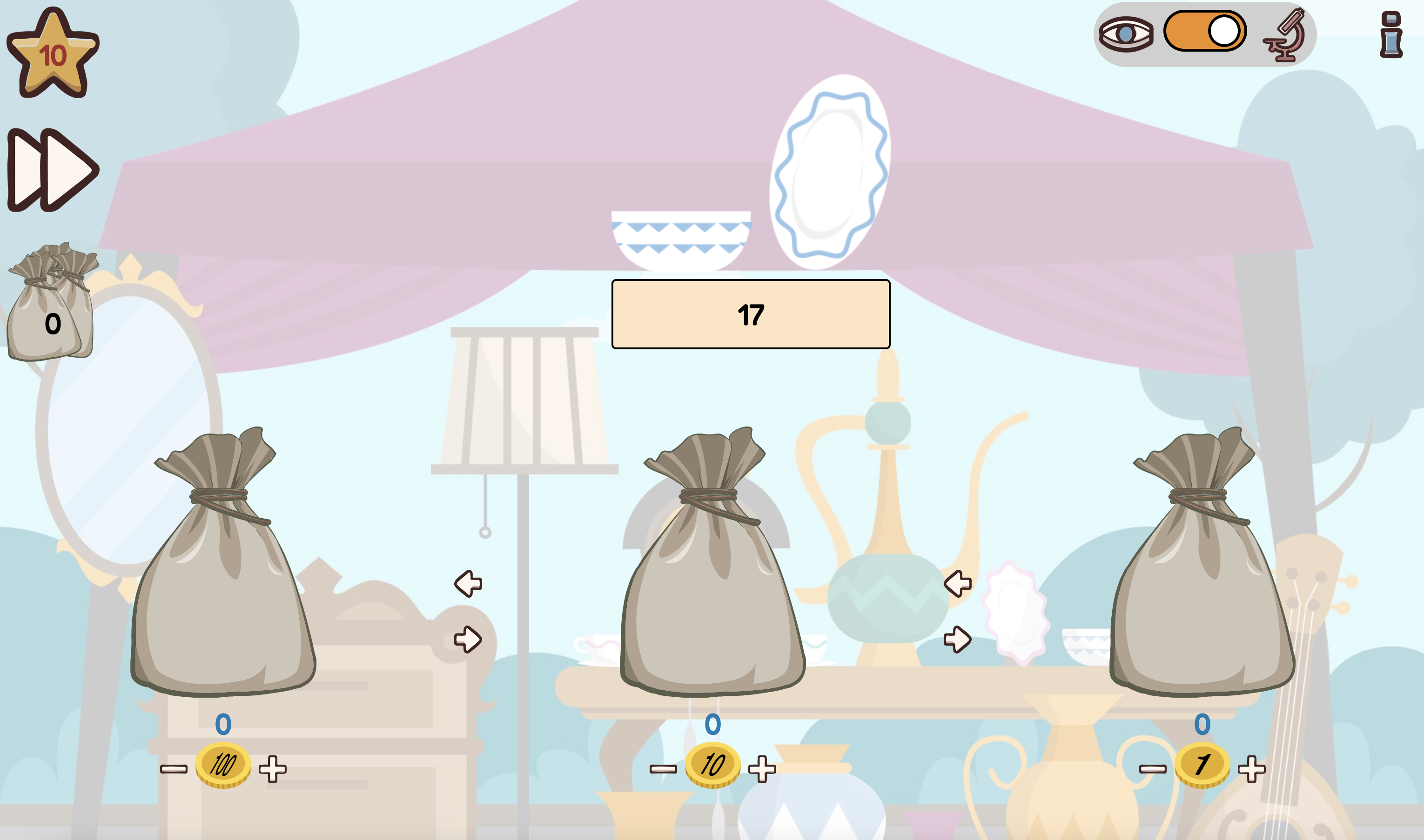Remove a 100 coin with minus
This screenshot has width=1424, height=840.
coord(173,769)
